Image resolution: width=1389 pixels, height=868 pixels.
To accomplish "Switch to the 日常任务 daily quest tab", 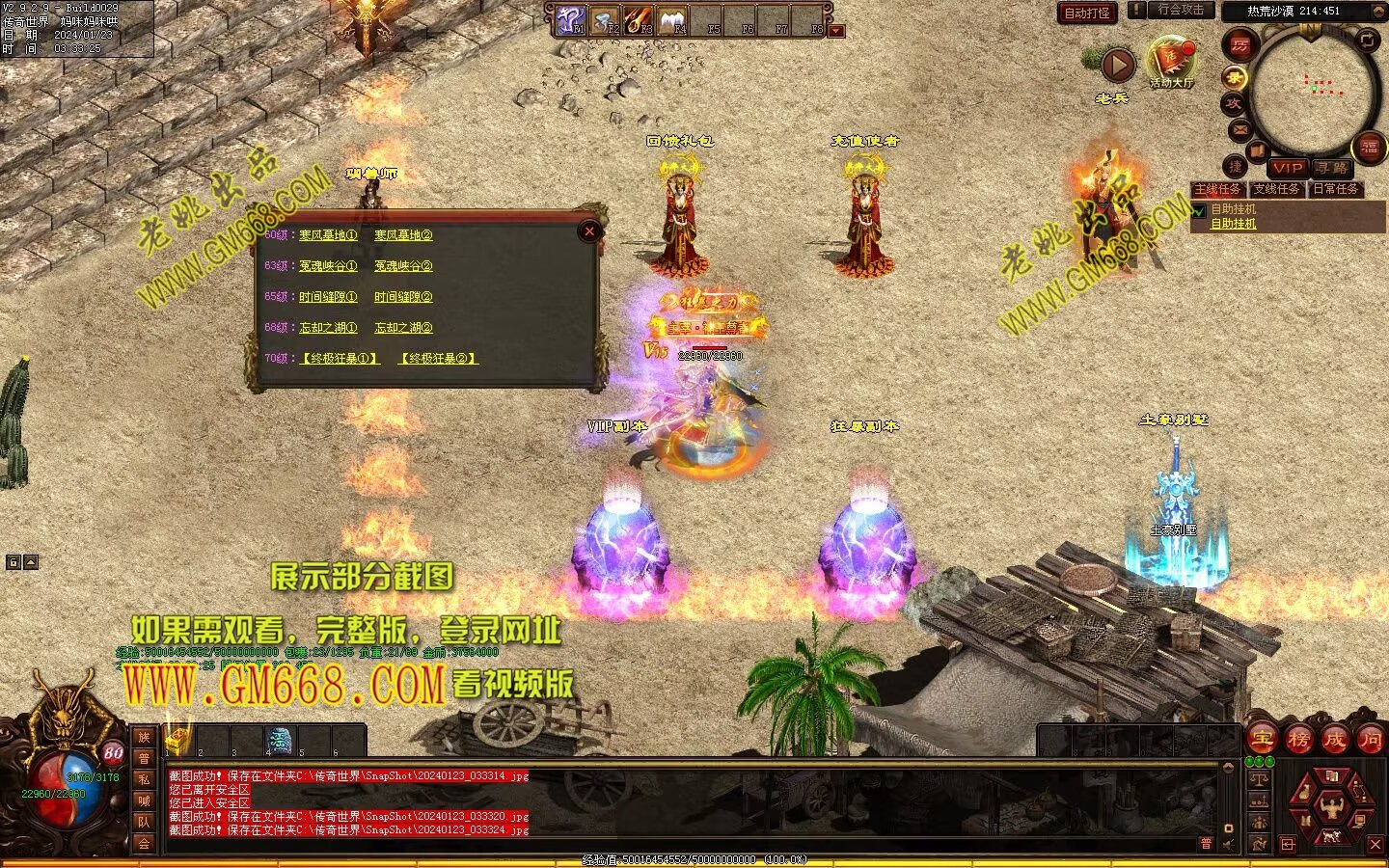I will pyautogui.click(x=1336, y=189).
